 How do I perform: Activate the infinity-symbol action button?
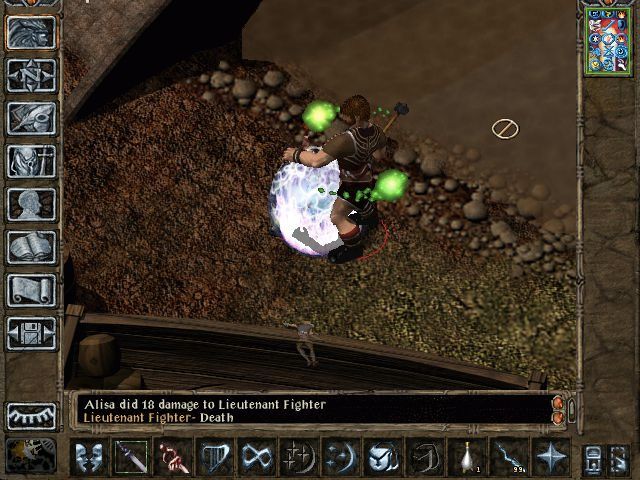click(257, 457)
